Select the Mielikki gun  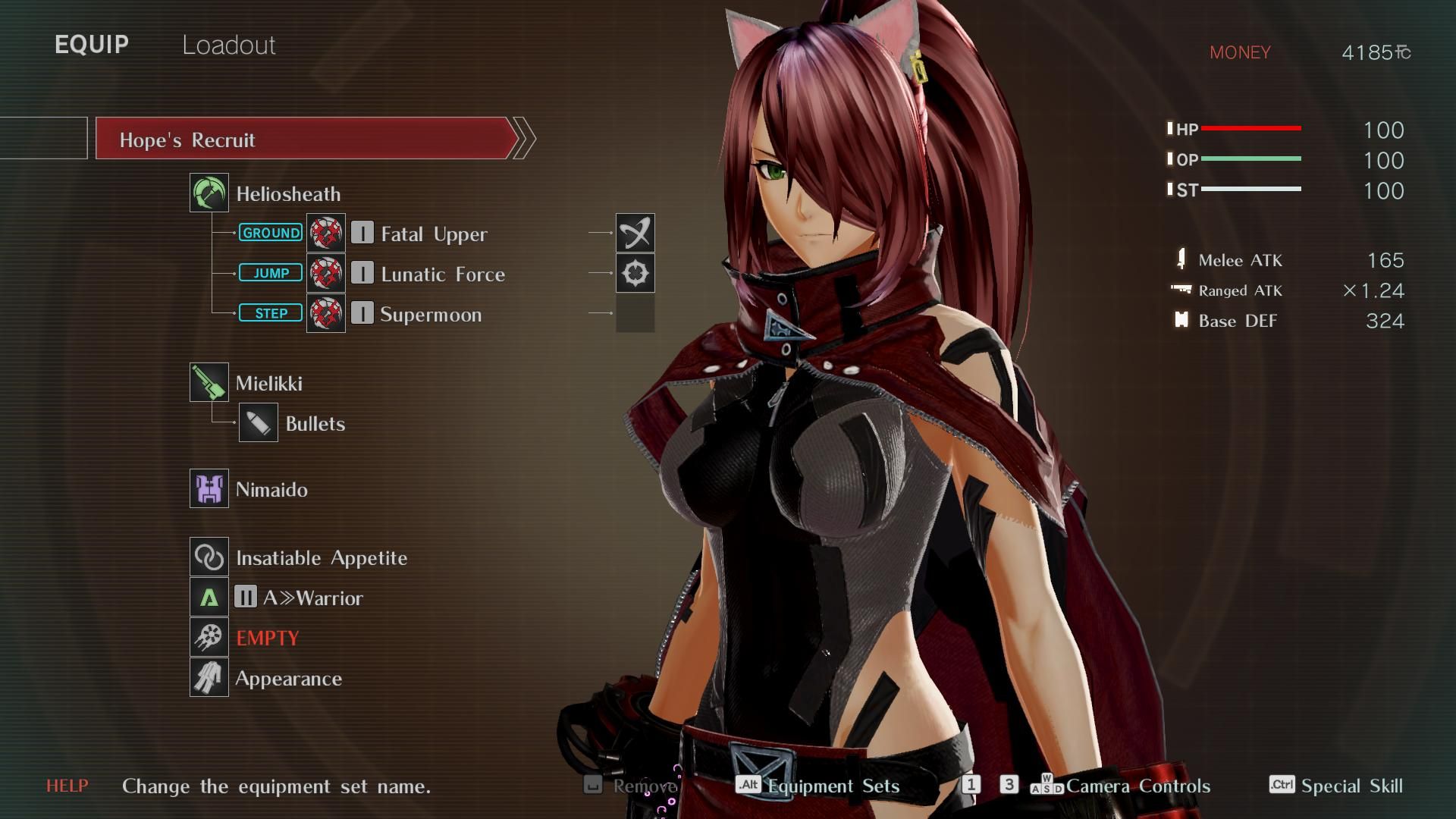click(268, 383)
